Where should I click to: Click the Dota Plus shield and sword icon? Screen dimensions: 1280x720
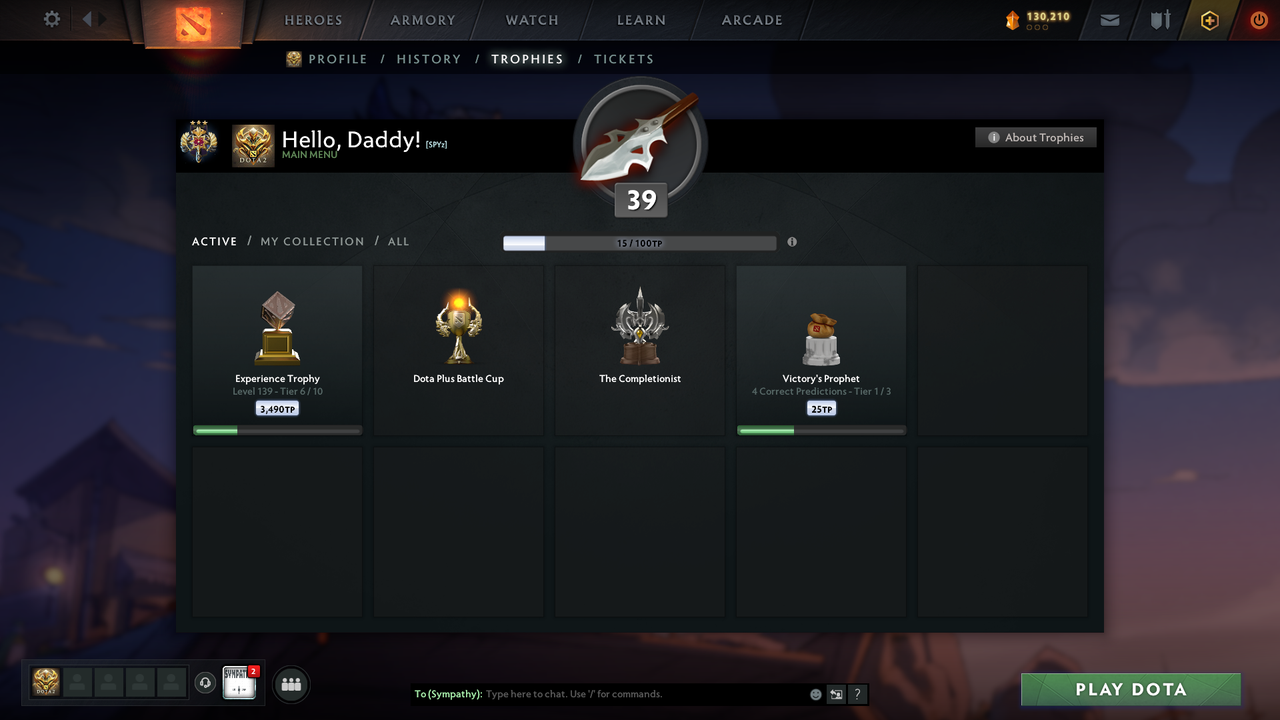coord(1159,20)
